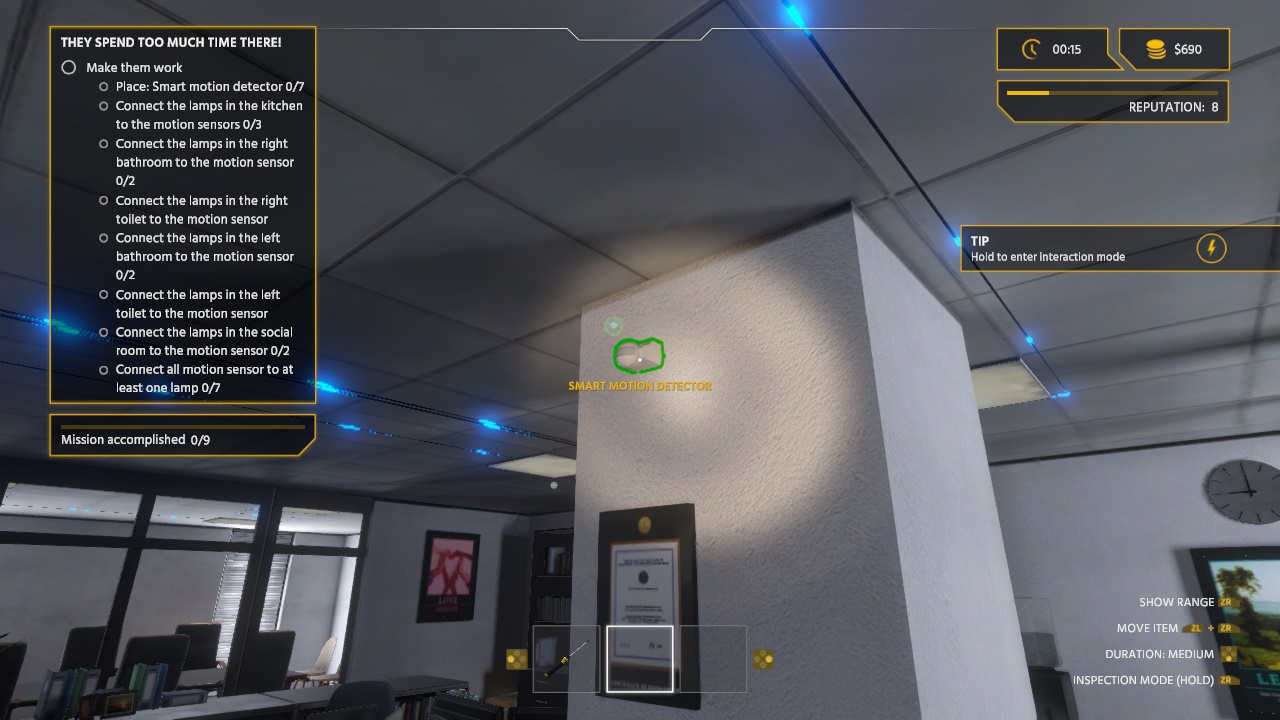Viewport: 1280px width, 720px height.
Task: Click the left d-pad icon beside the hotbar
Action: point(516,657)
